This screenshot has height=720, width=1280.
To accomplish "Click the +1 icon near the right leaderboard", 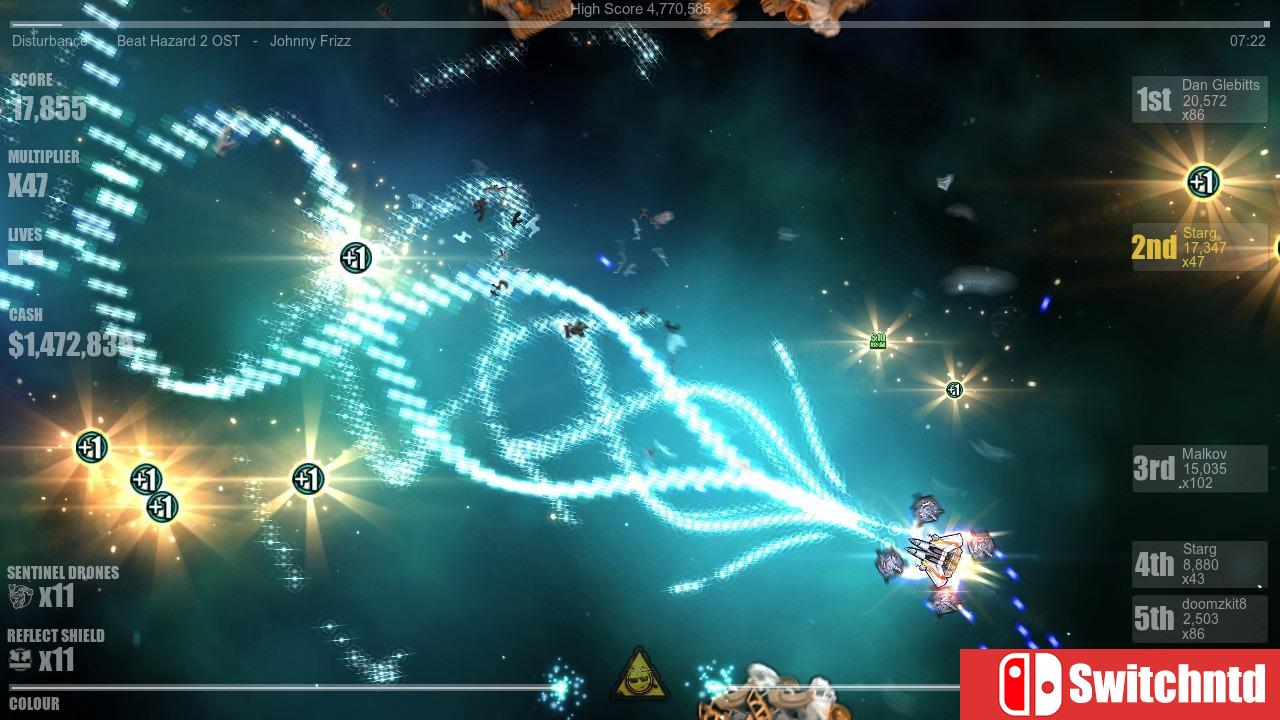I will tap(1202, 183).
